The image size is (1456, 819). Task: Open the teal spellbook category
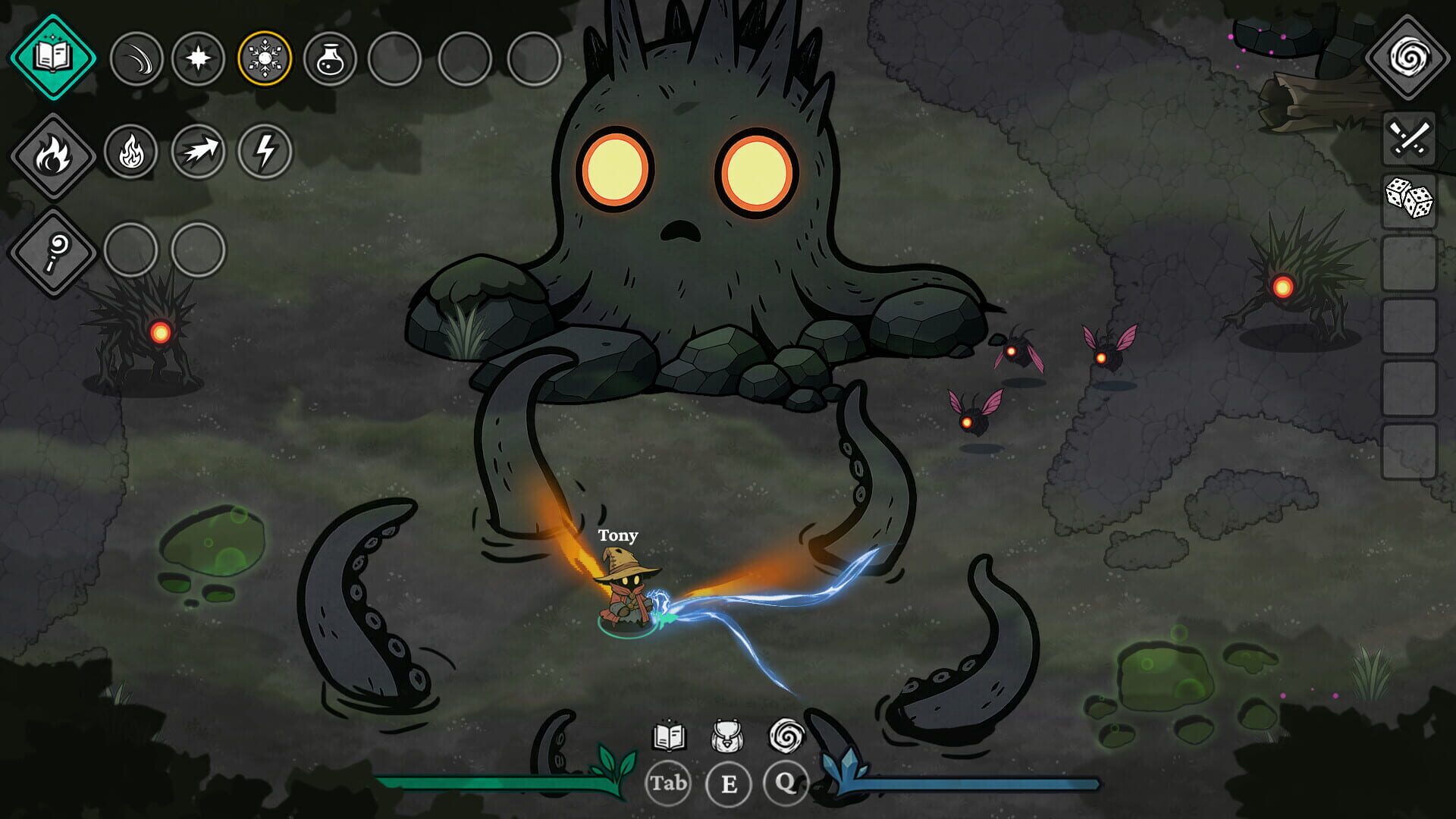(52, 57)
